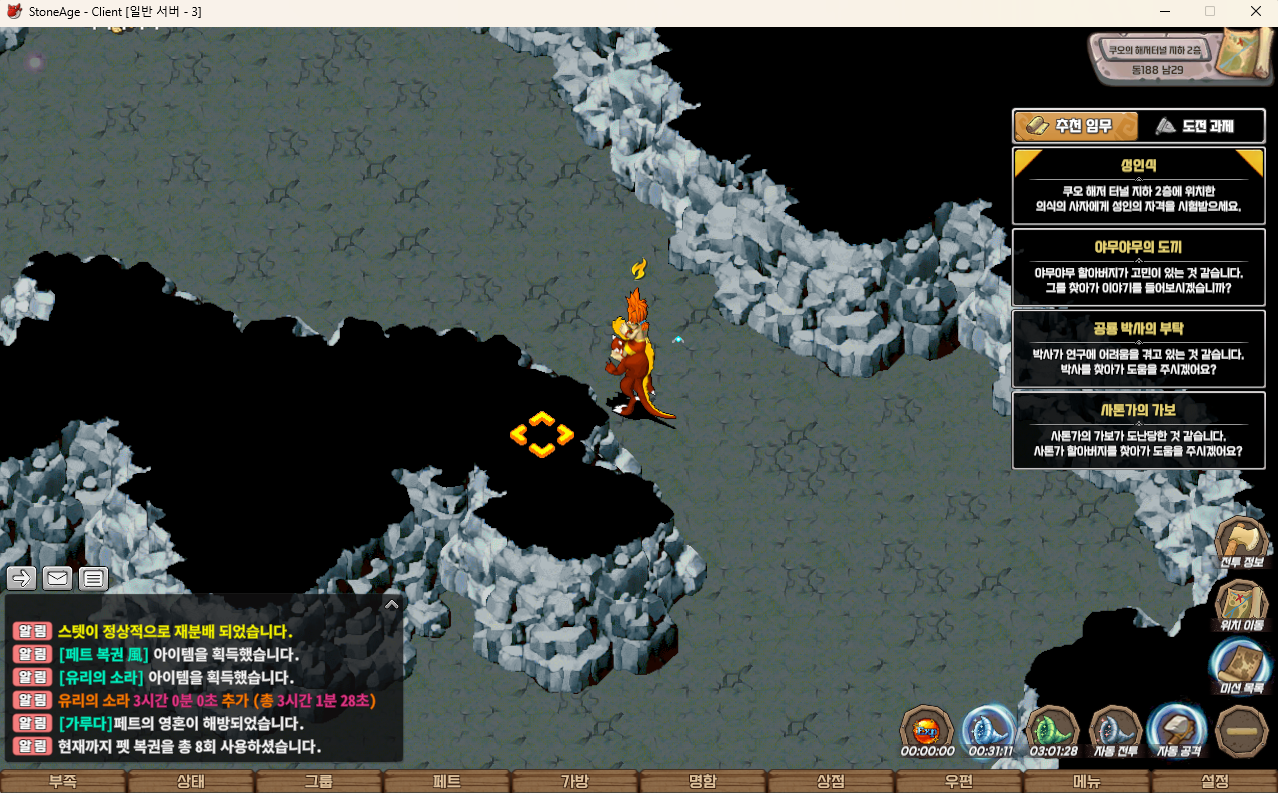Toggle 자동 전투 auto battle
This screenshot has height=793, width=1278.
click(x=1115, y=731)
